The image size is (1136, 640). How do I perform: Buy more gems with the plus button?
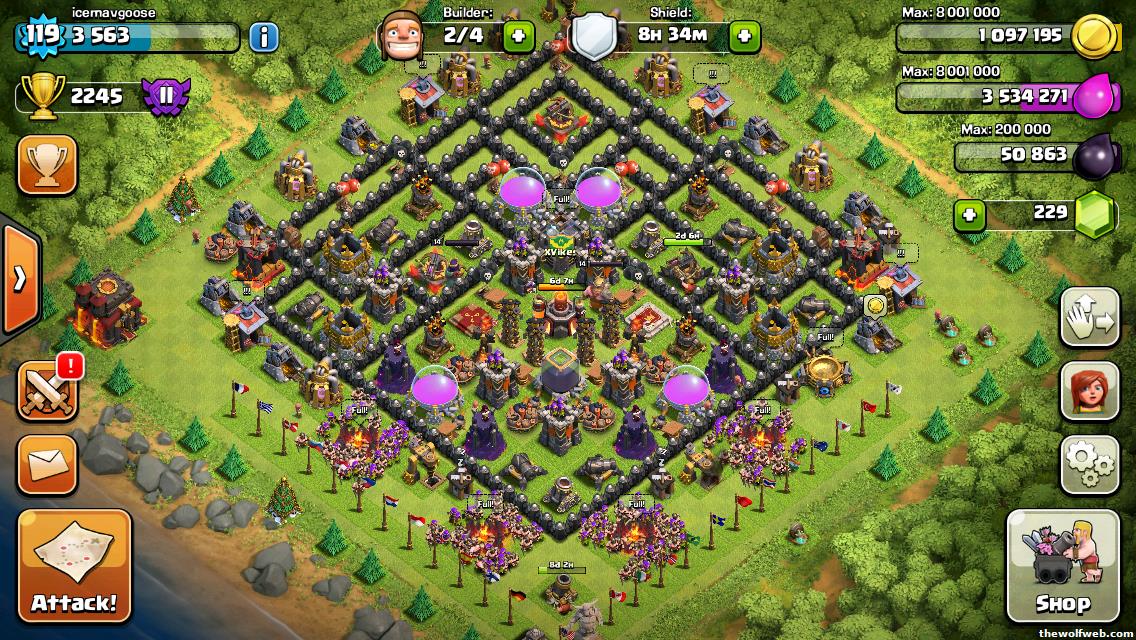tap(967, 214)
